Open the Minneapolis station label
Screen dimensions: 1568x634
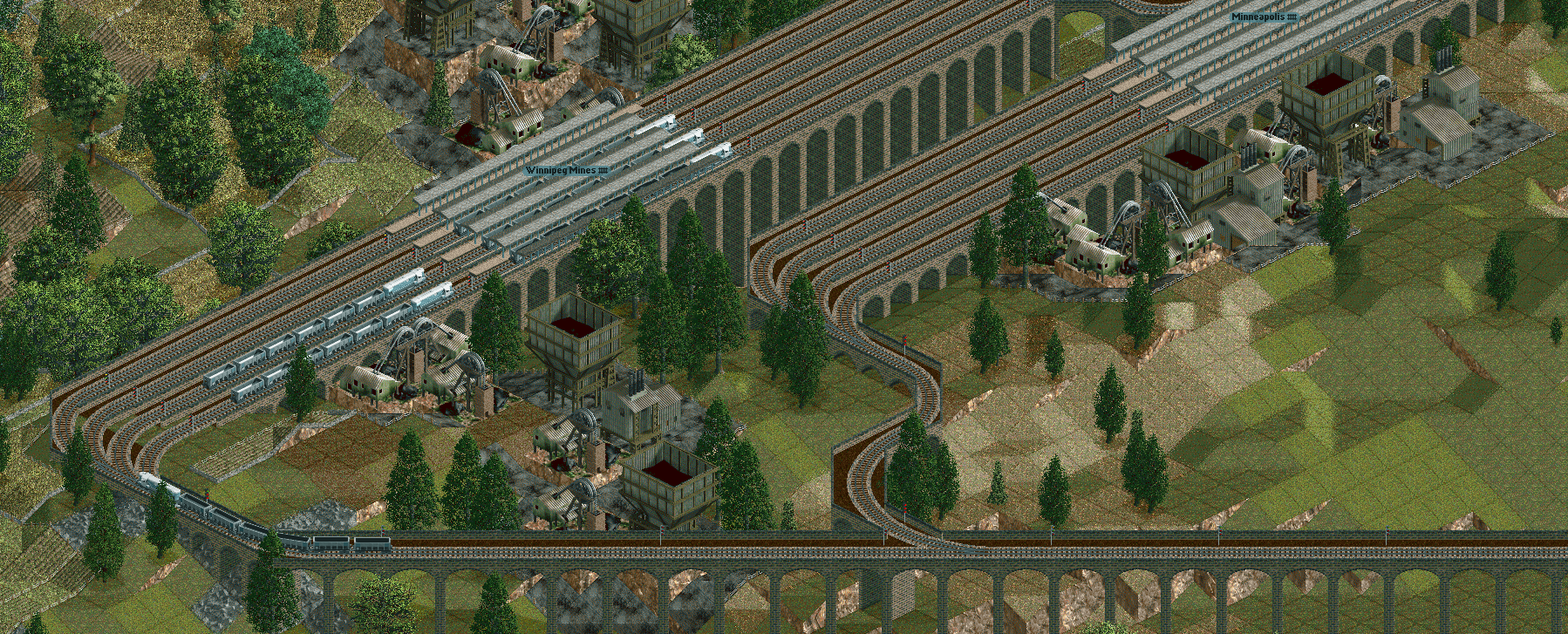tap(1263, 17)
